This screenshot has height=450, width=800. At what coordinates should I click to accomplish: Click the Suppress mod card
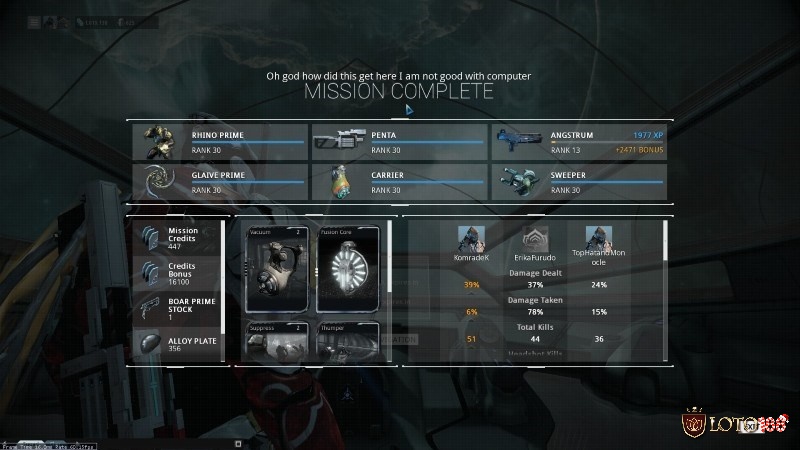(x=279, y=342)
